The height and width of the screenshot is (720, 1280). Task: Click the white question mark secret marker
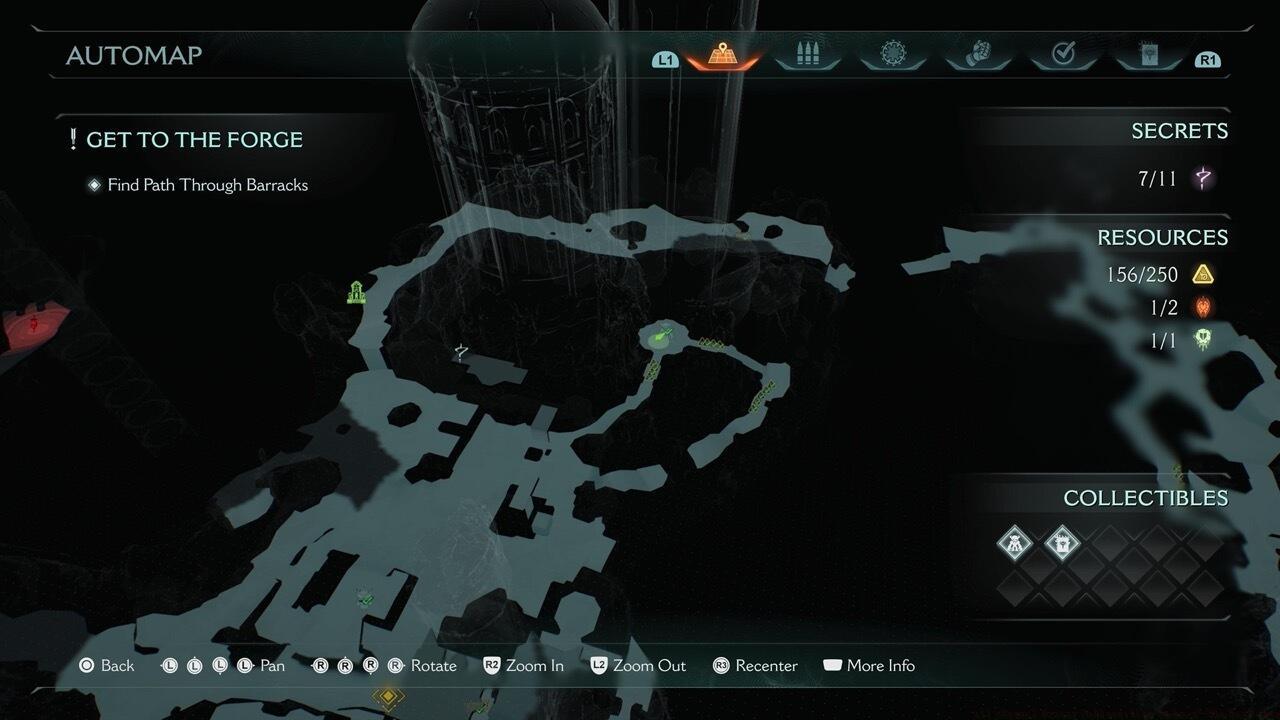461,351
